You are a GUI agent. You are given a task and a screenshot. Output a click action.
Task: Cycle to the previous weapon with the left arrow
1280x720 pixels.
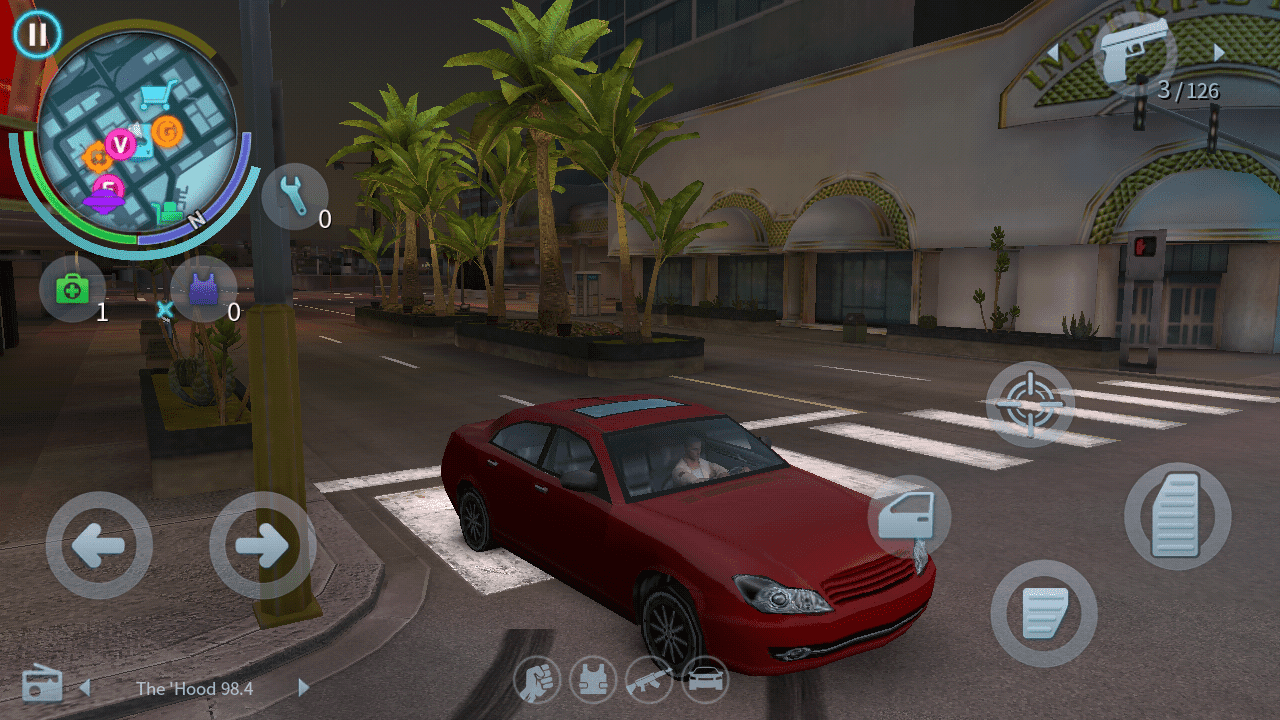1052,52
